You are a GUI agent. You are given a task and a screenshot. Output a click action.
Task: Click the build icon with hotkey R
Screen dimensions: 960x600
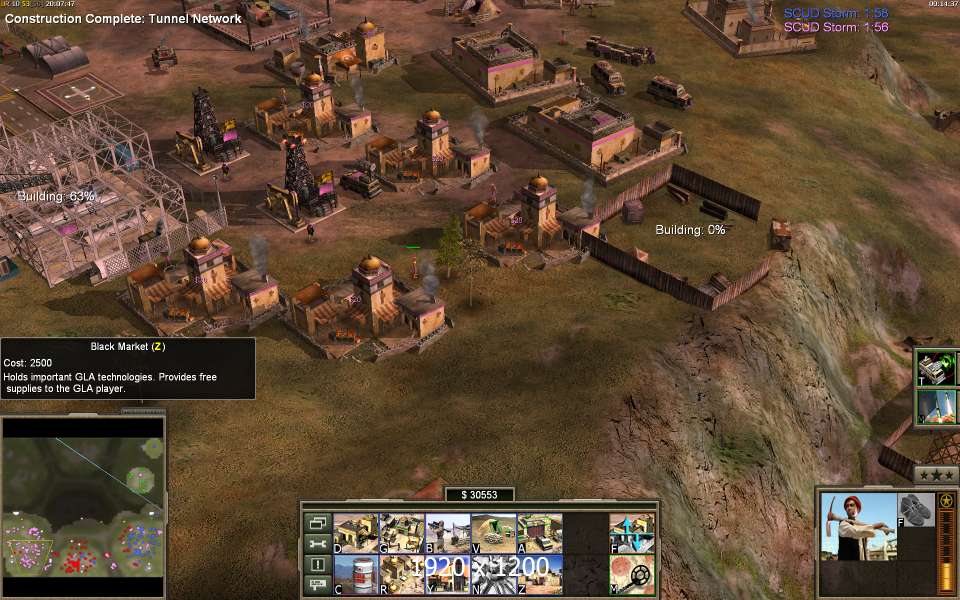click(401, 574)
